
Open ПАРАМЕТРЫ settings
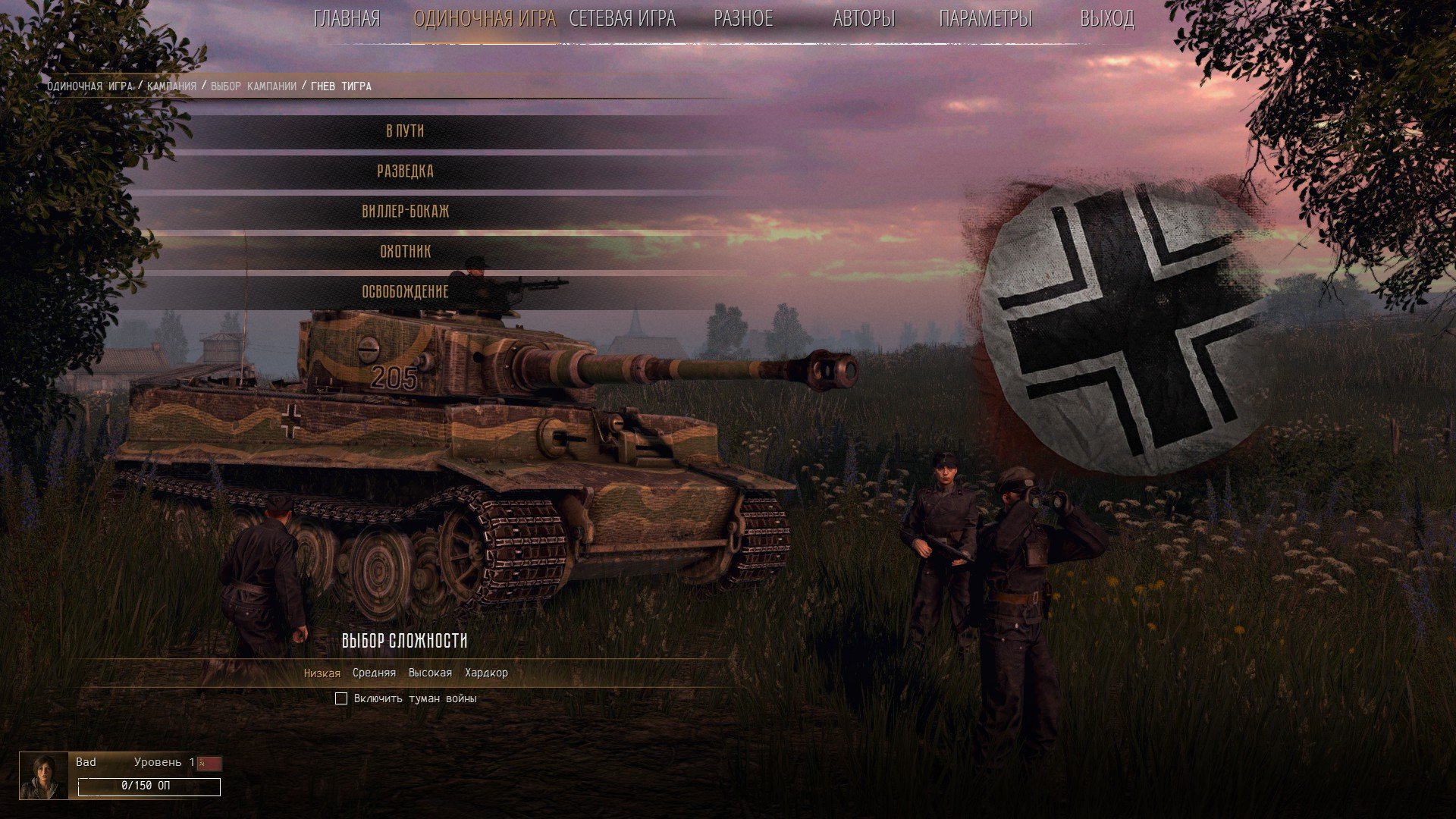tap(985, 19)
